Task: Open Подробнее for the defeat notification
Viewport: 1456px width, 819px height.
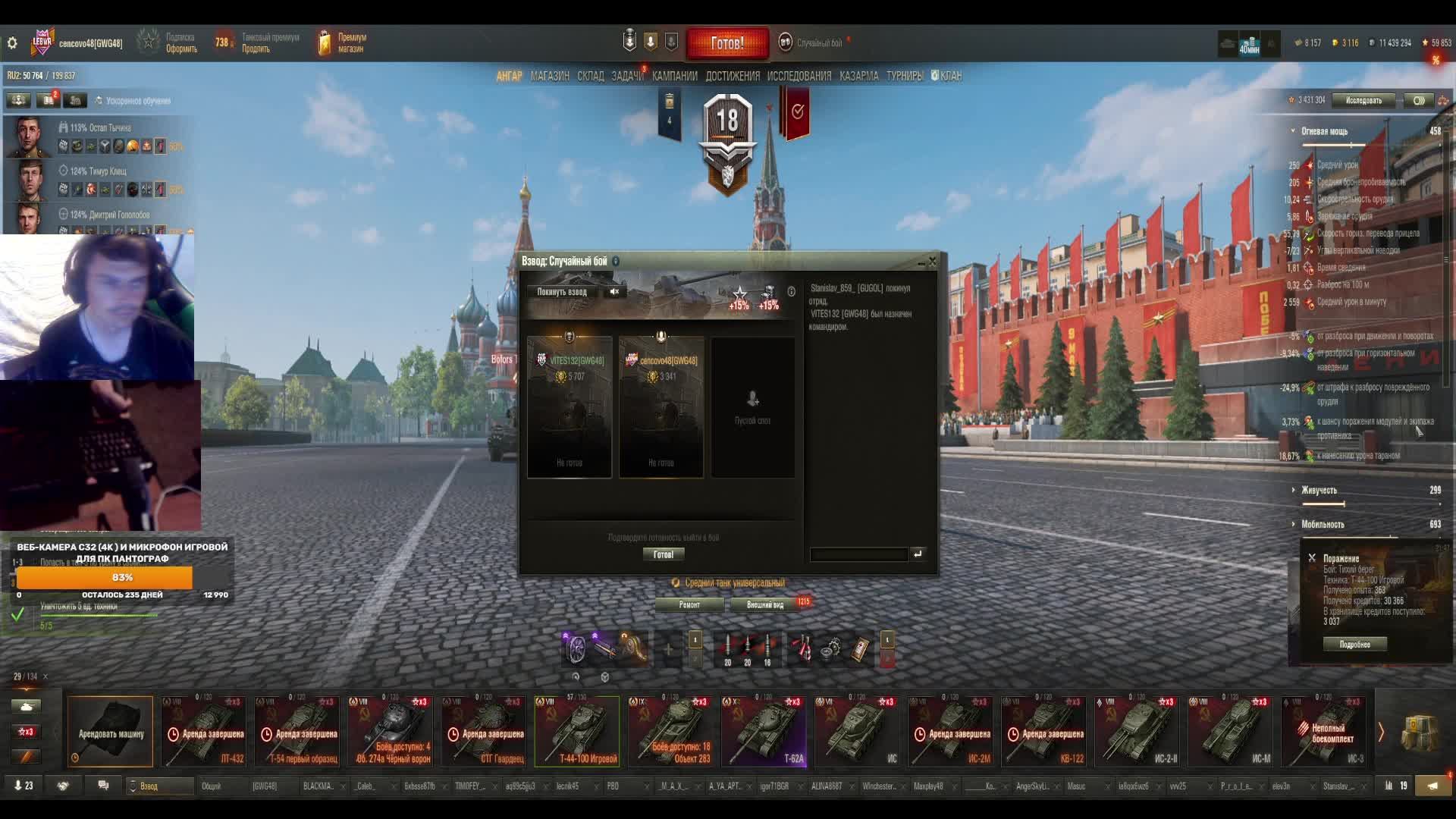Action: [1354, 644]
